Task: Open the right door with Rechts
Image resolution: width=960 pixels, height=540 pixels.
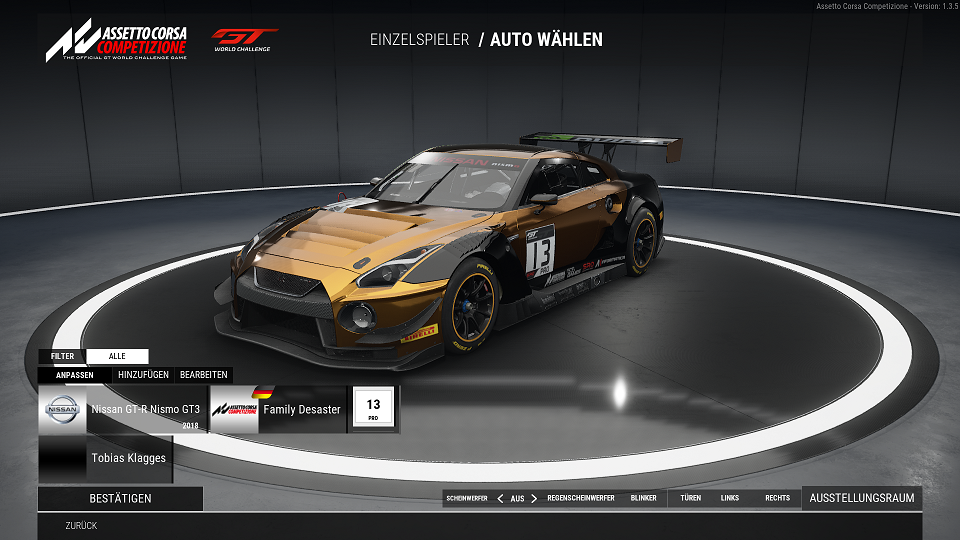Action: [777, 498]
